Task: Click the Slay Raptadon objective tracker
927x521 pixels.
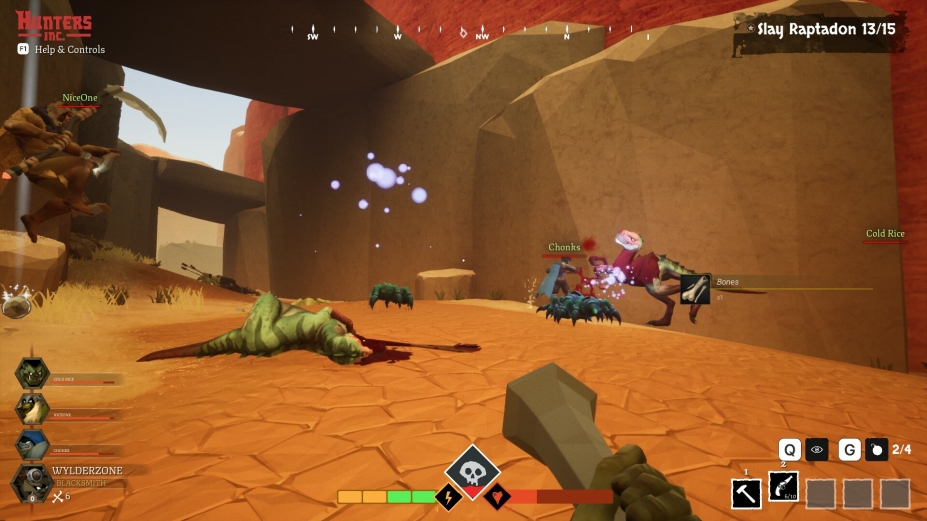Action: 825,30
